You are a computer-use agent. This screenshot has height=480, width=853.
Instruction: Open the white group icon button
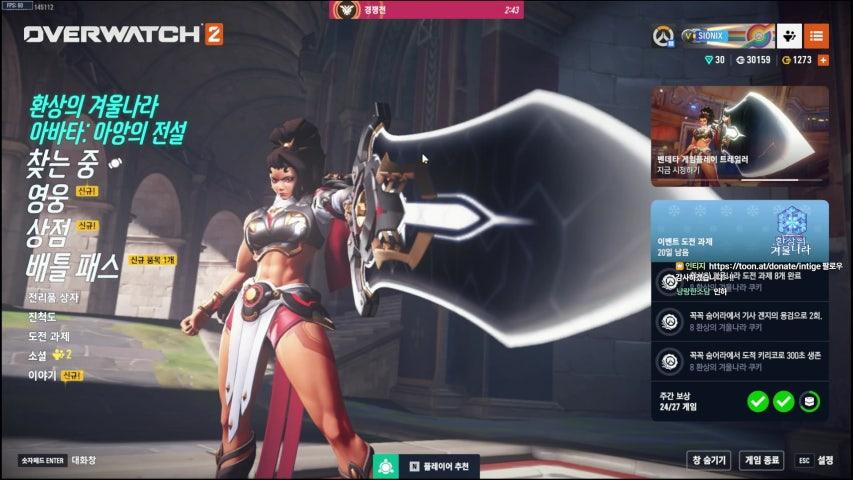(x=789, y=36)
